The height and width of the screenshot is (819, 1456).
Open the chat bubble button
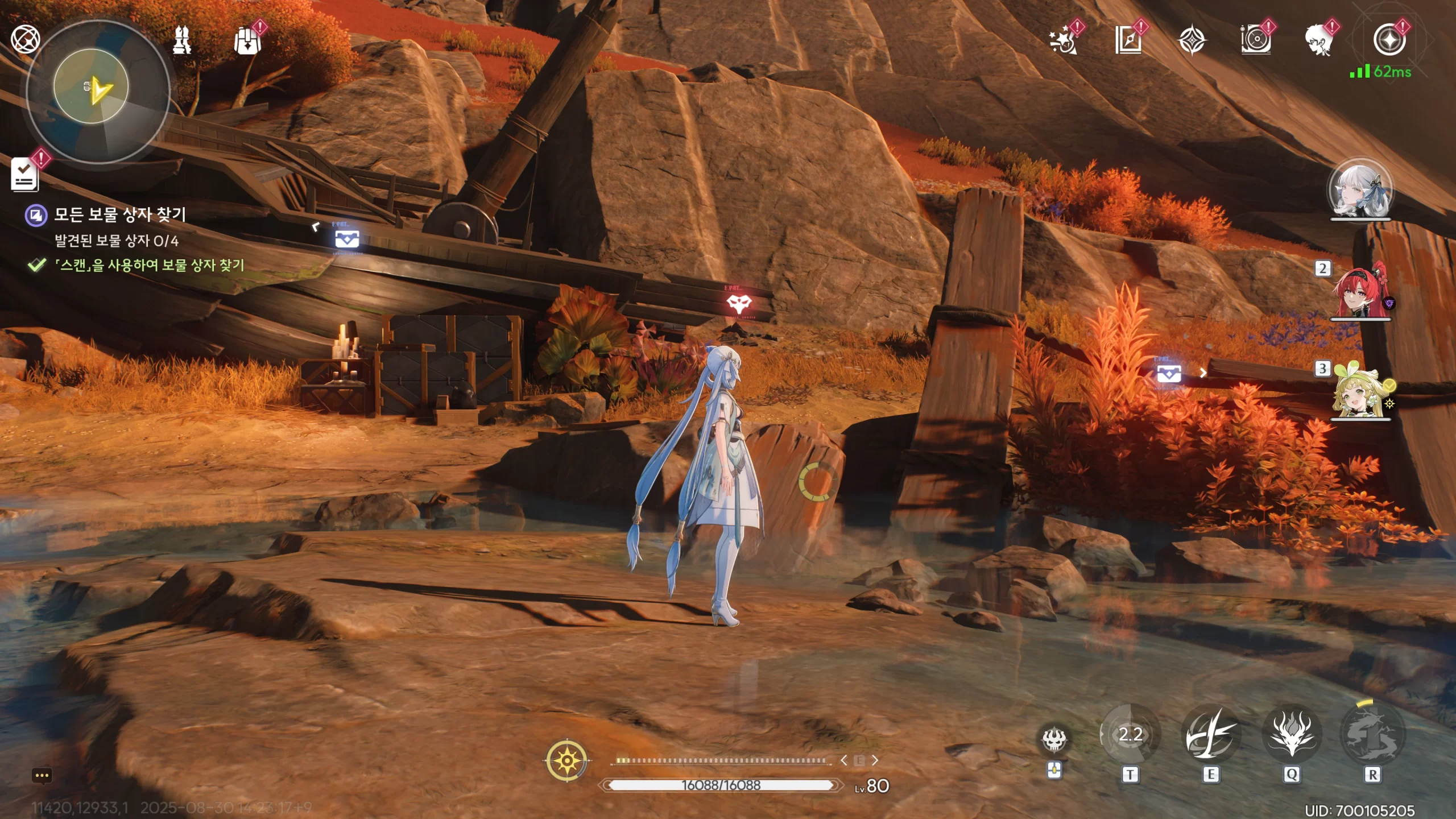(42, 775)
